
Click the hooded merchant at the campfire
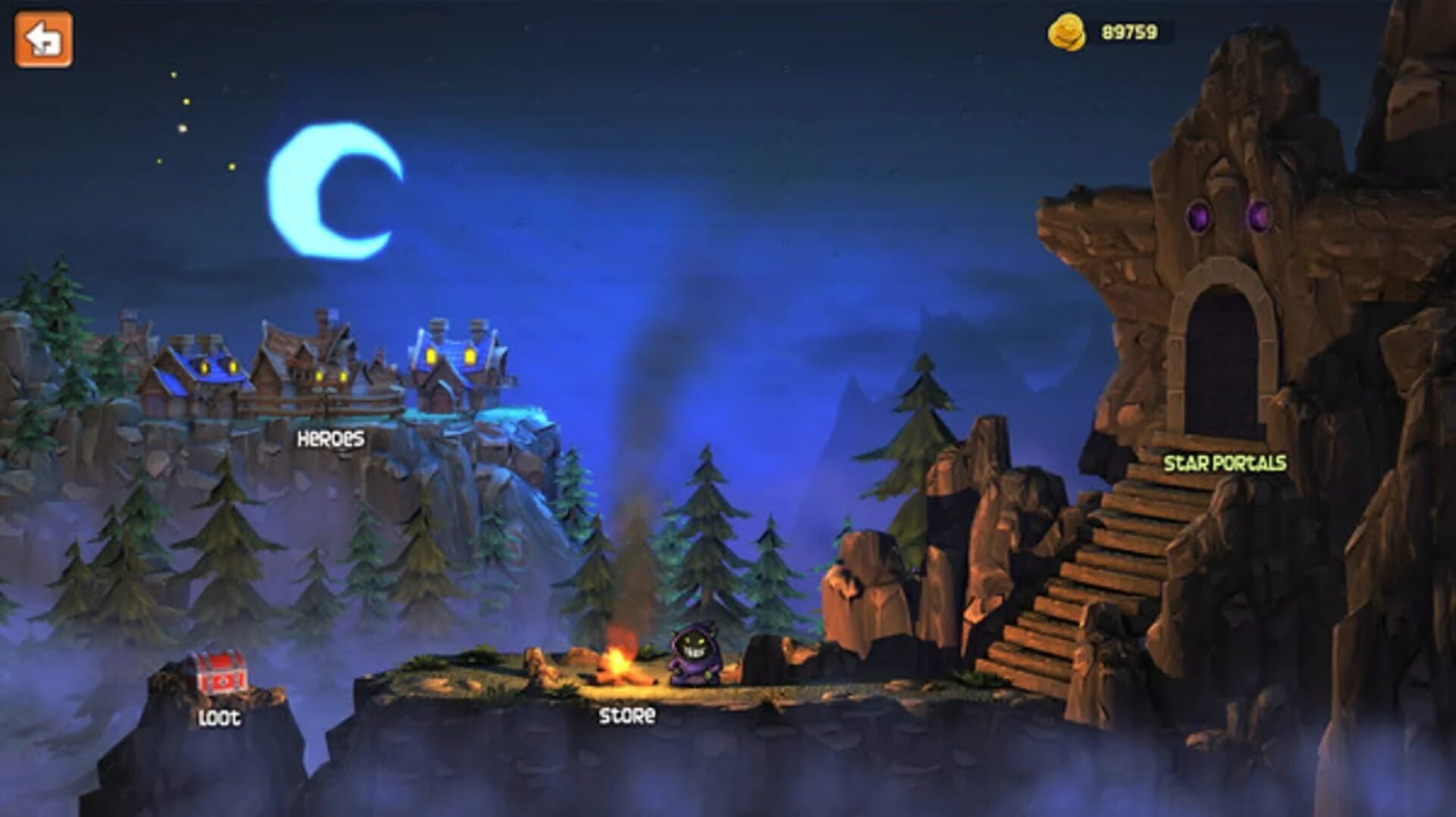coord(692,653)
